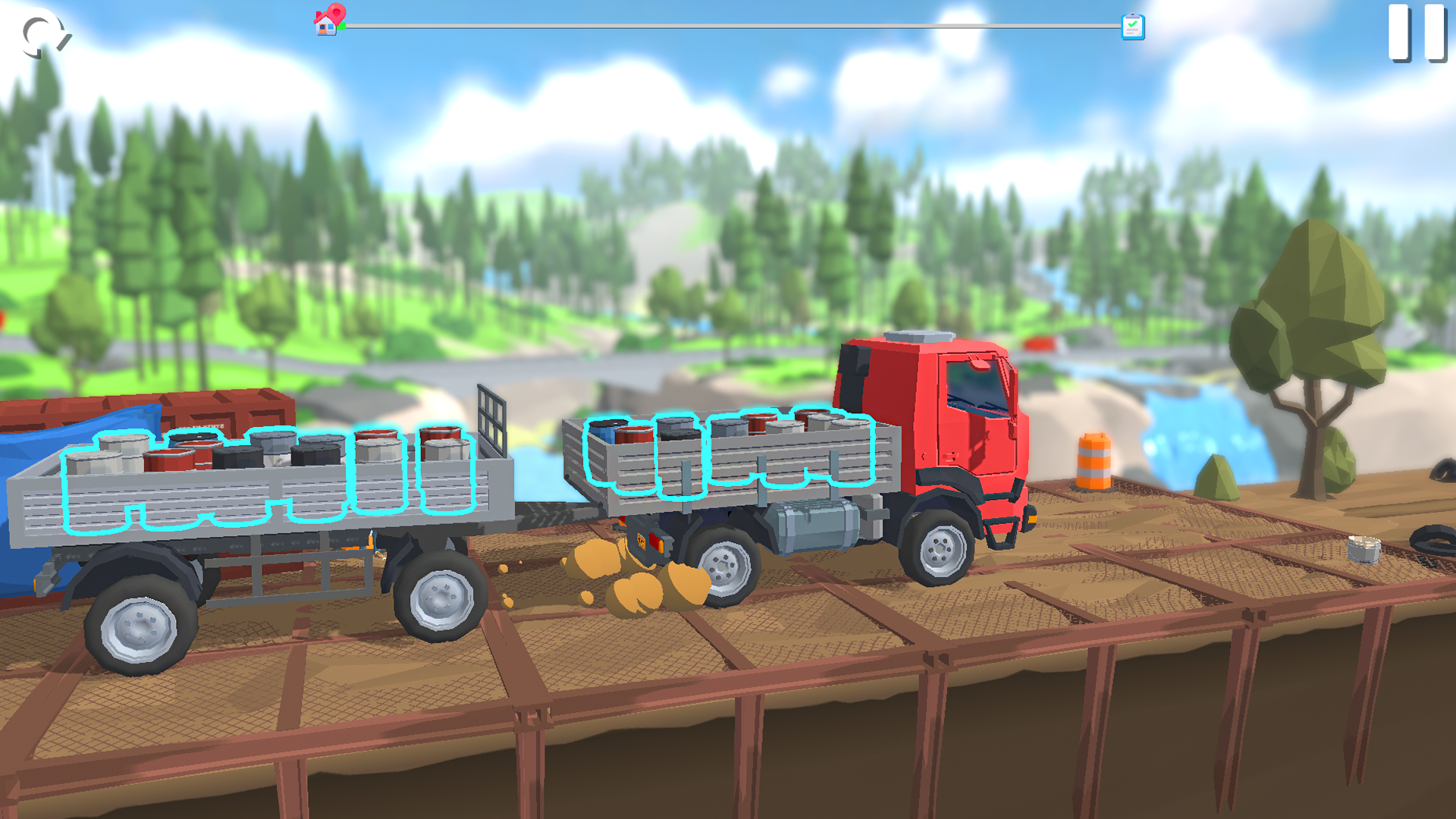The height and width of the screenshot is (819, 1456).
Task: Click the red truck cab
Action: [x=940, y=402]
